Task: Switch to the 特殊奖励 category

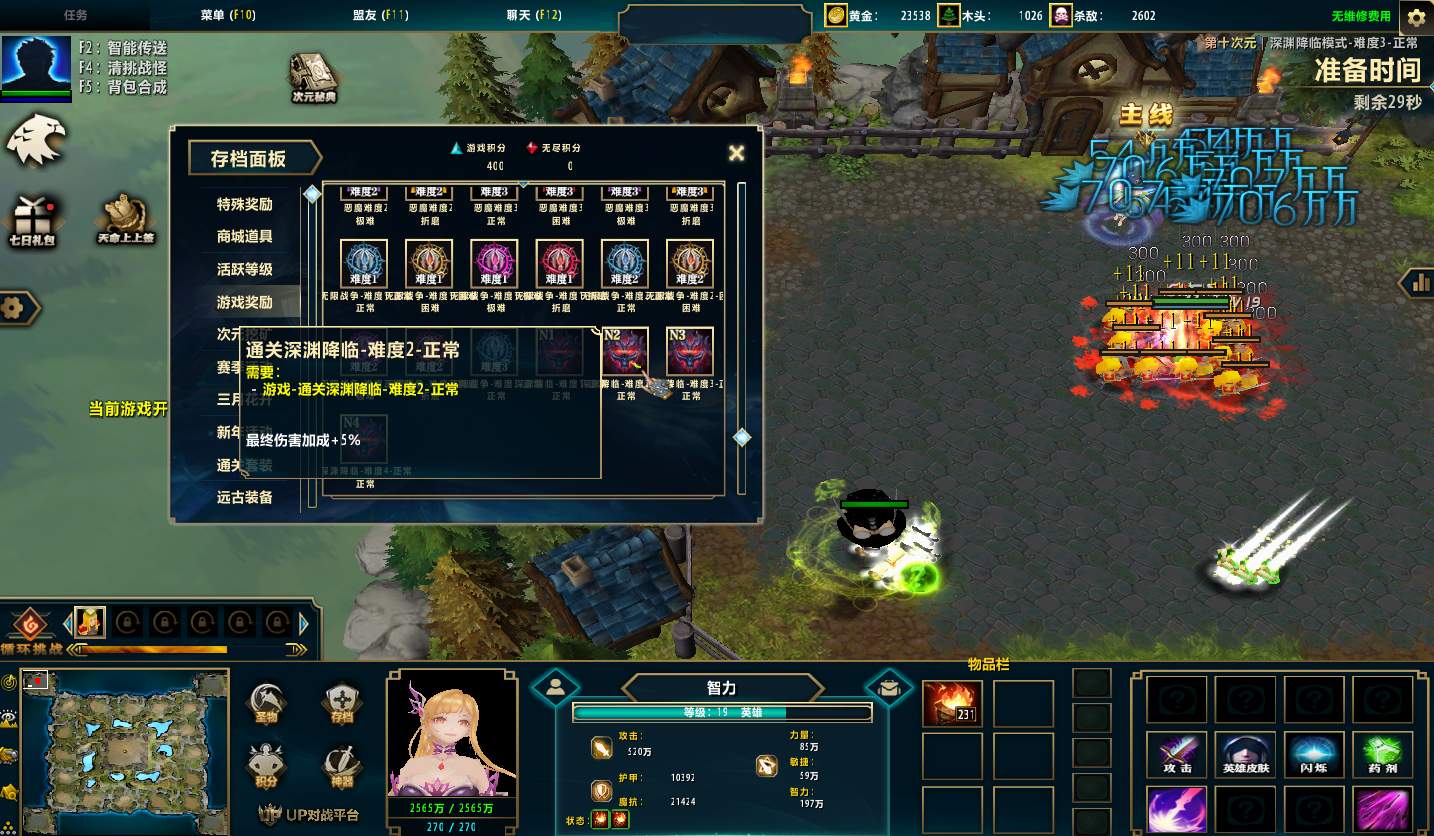Action: click(x=245, y=204)
